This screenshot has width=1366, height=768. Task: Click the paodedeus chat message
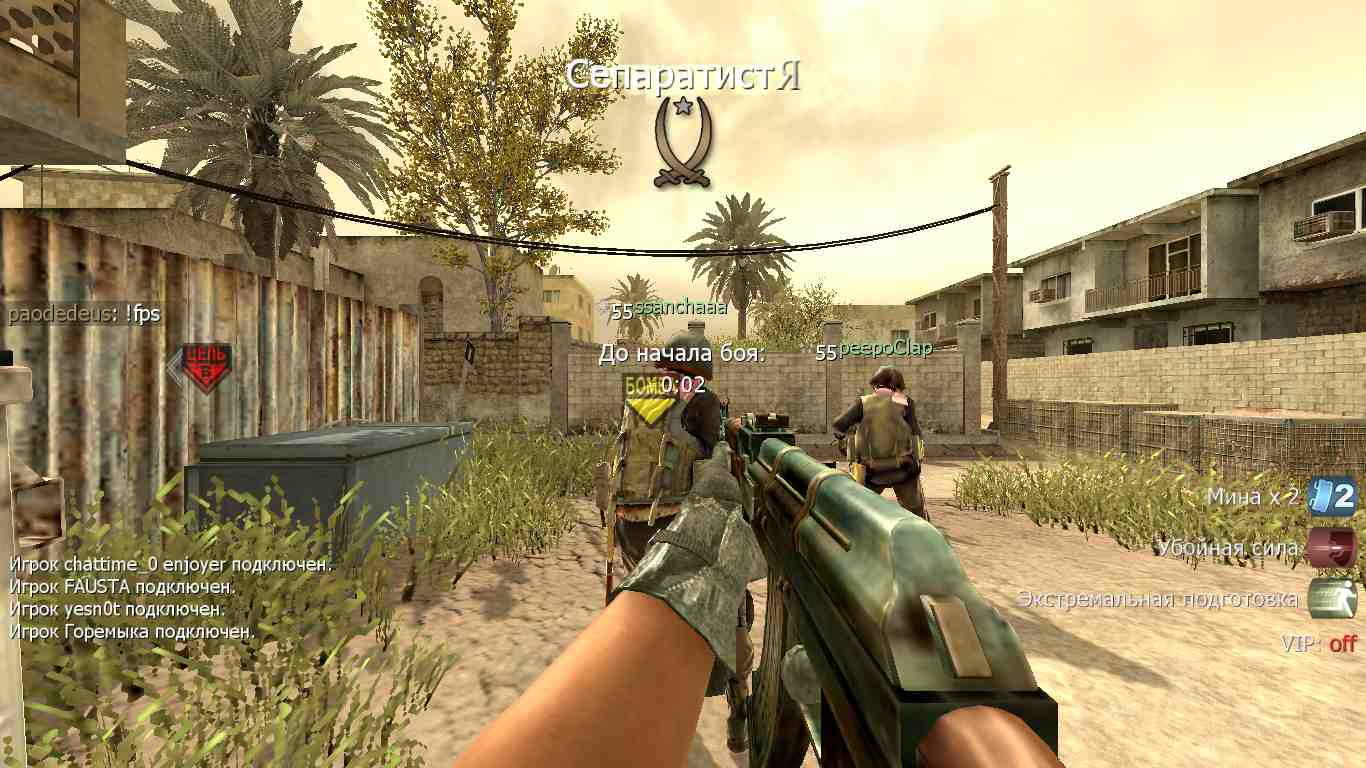point(84,315)
